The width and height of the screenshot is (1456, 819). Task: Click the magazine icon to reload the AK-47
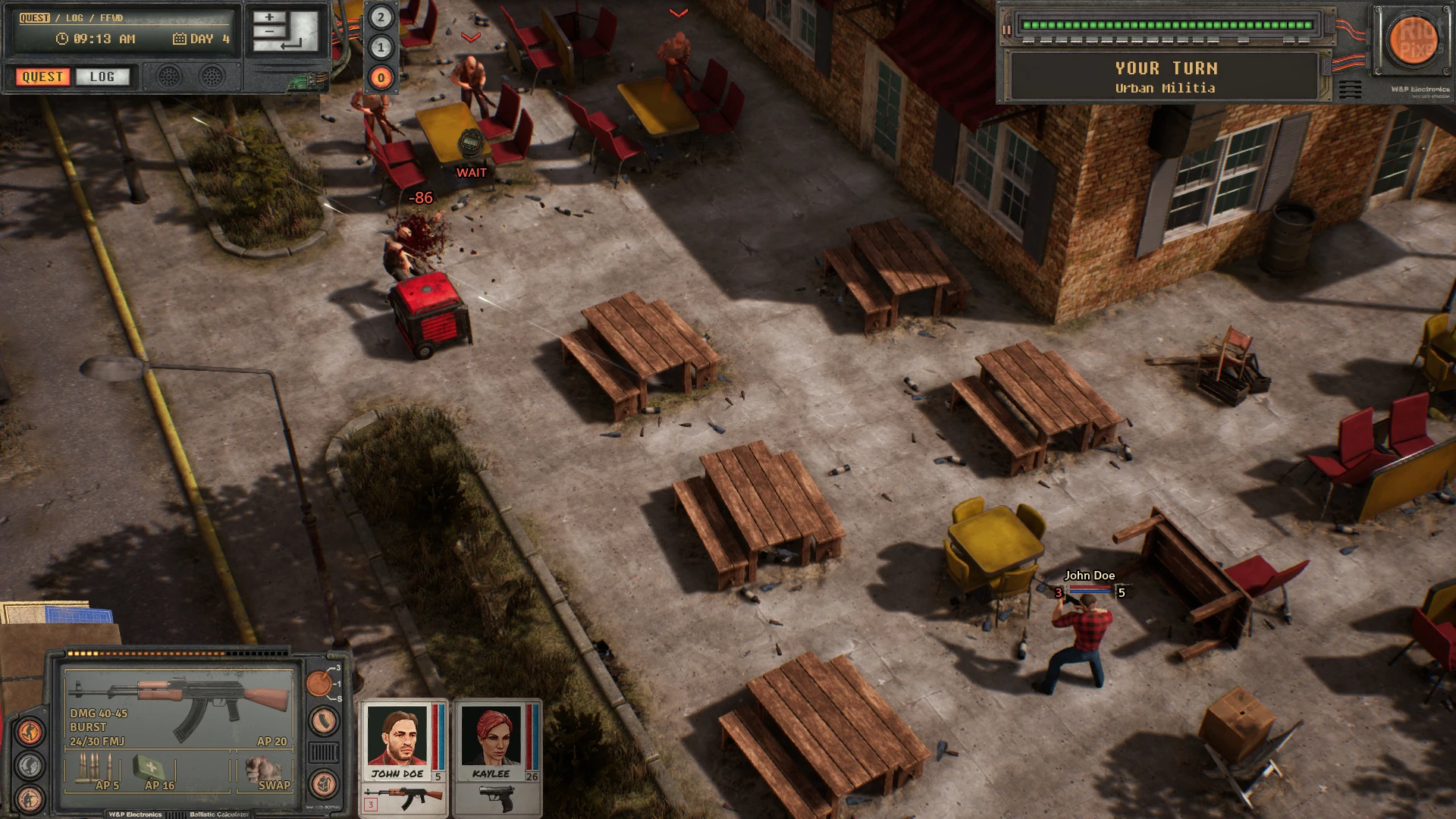(323, 719)
